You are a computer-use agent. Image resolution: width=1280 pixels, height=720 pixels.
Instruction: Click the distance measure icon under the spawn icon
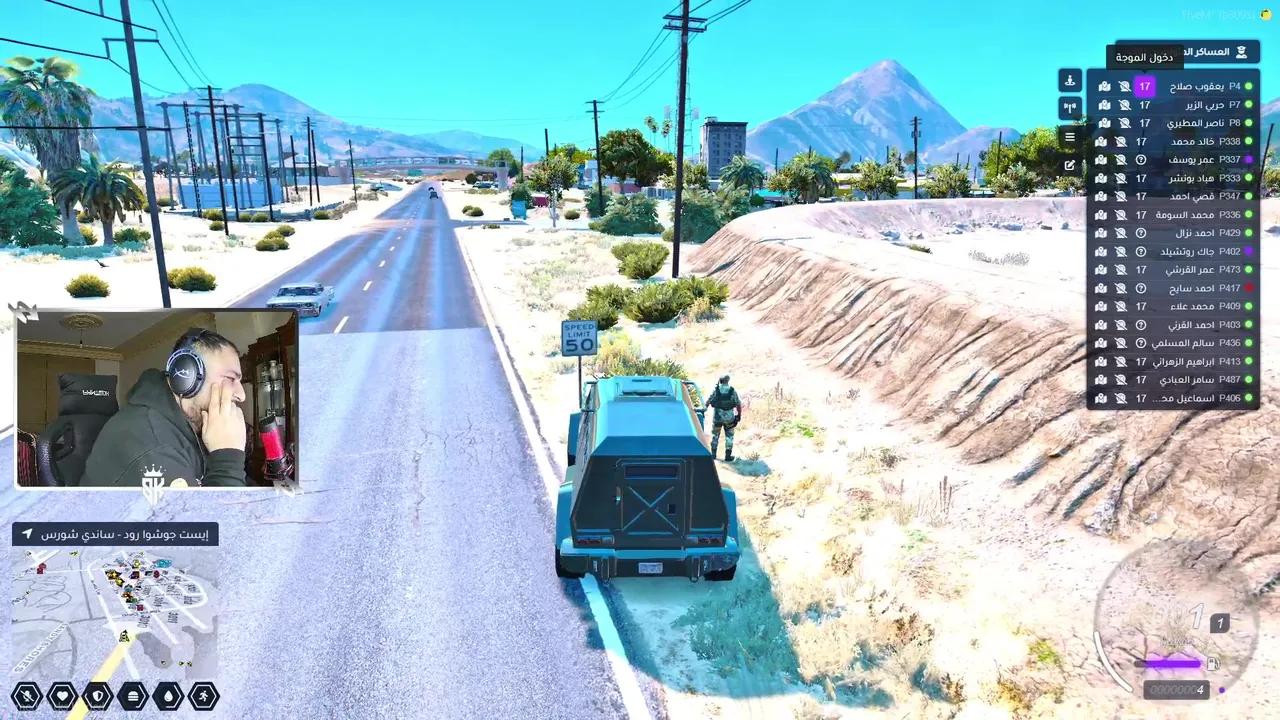click(1071, 106)
